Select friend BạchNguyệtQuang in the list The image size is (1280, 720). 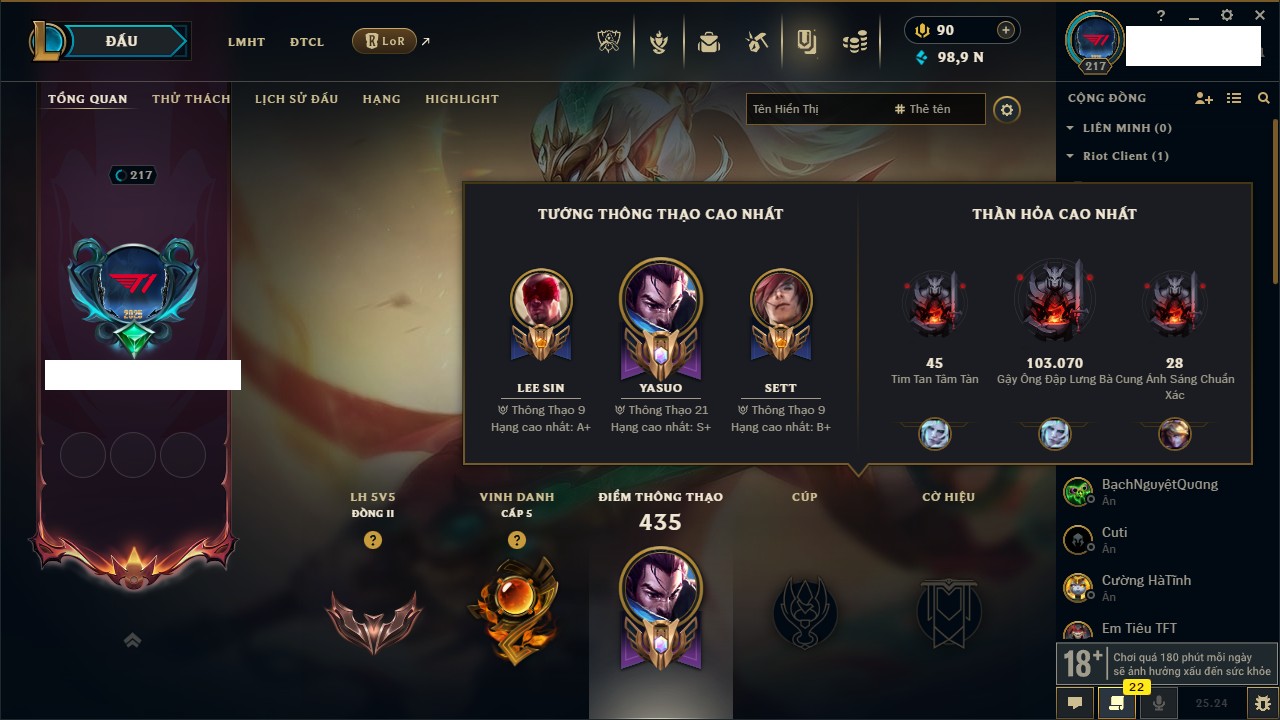tap(1159, 485)
